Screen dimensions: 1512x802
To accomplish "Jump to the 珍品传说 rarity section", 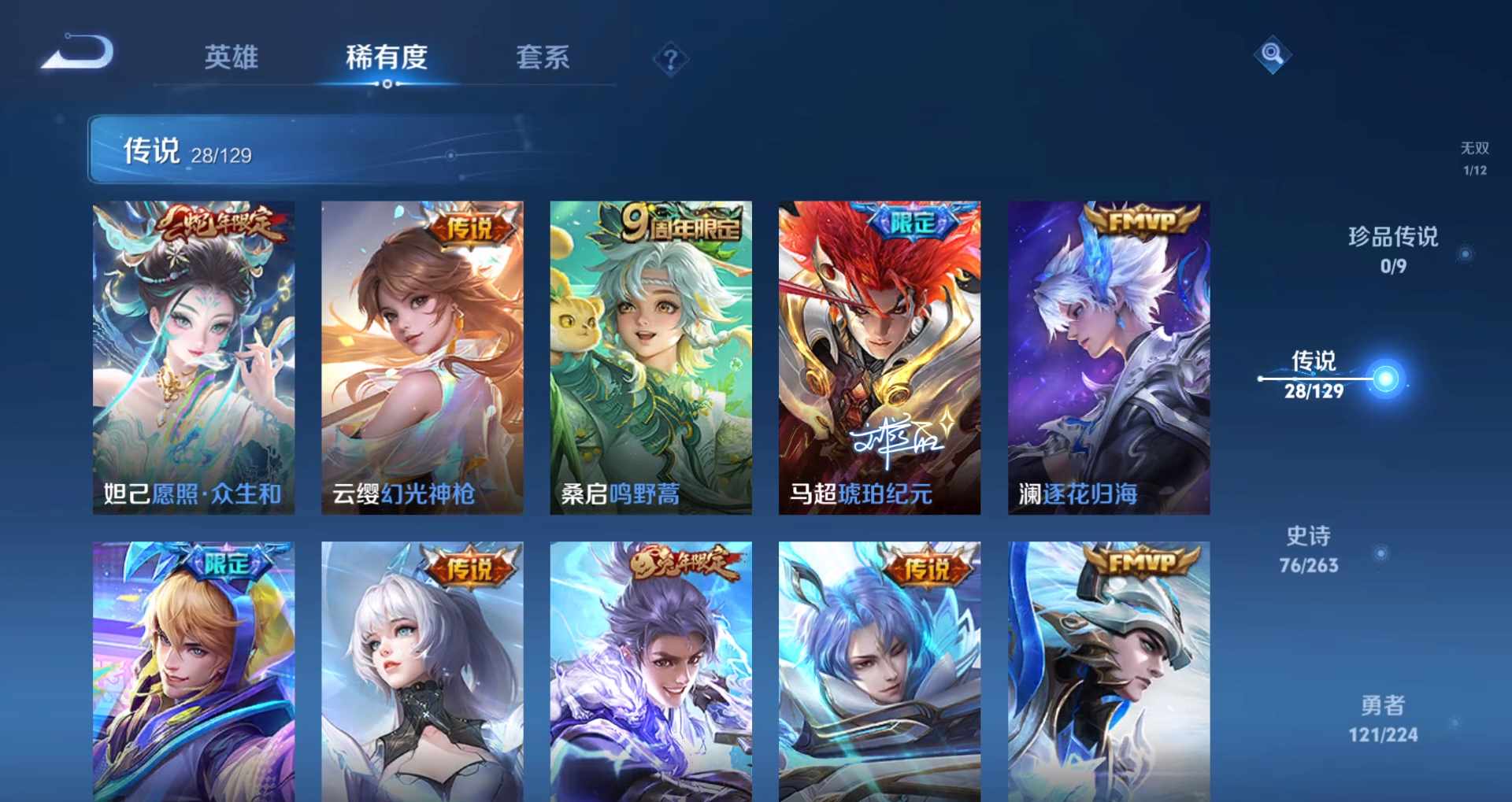I will point(1393,249).
